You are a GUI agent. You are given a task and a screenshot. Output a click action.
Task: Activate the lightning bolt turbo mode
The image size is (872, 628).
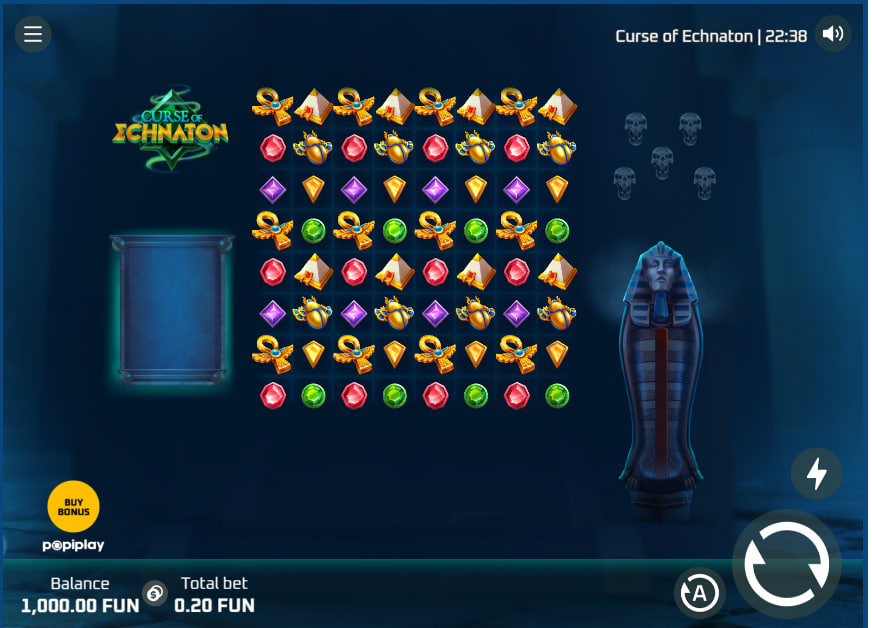(816, 474)
